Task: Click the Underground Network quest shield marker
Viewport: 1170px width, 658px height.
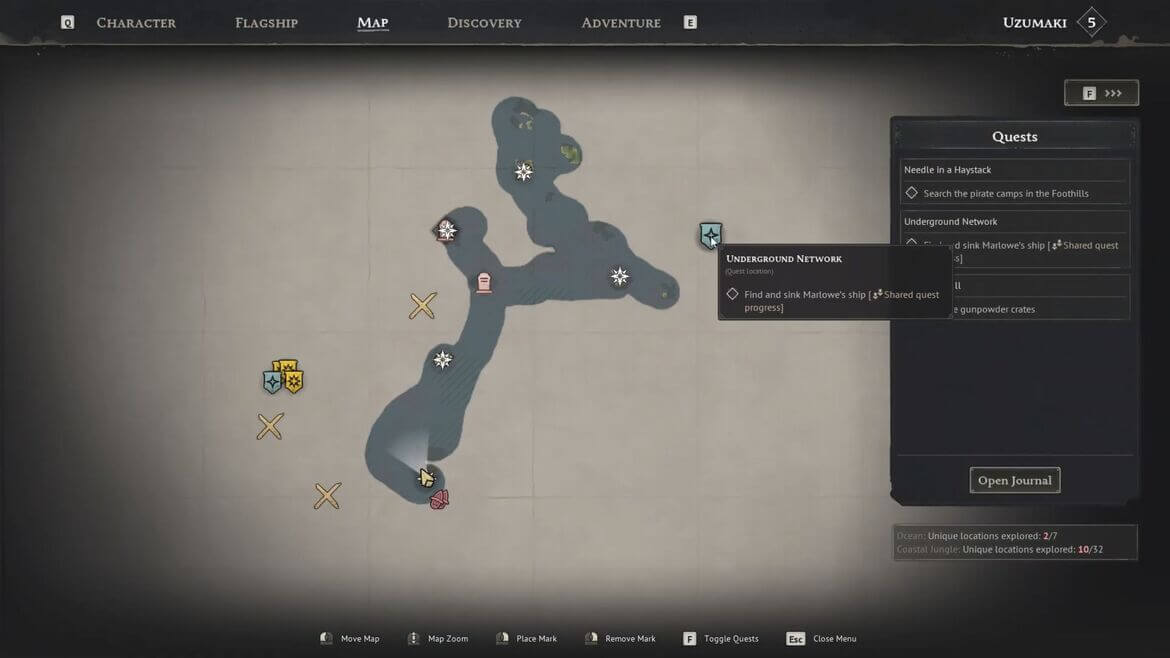Action: pos(710,236)
